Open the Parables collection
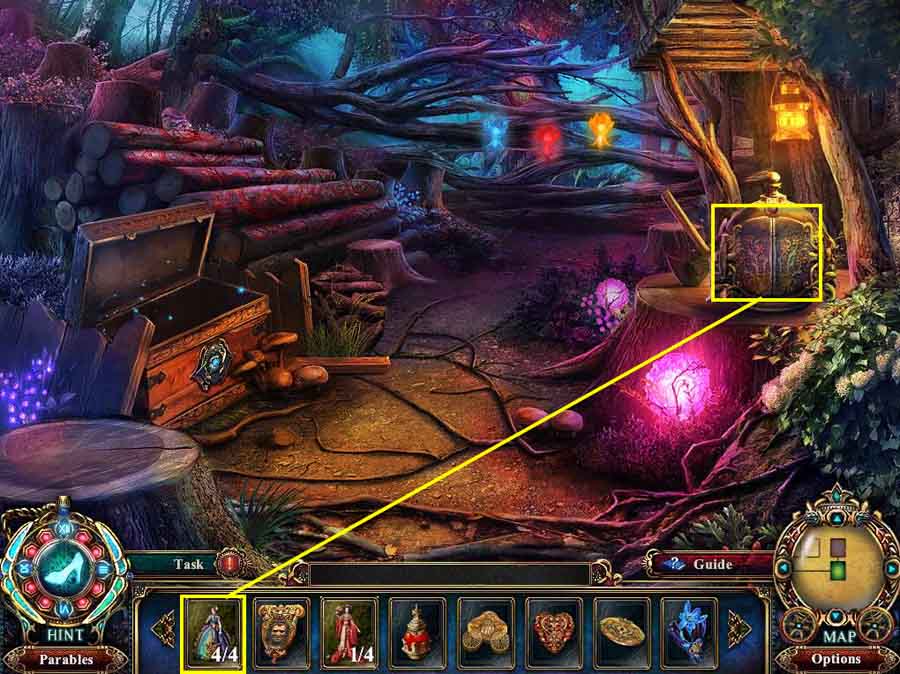Screen dimensions: 900x674 point(65,660)
